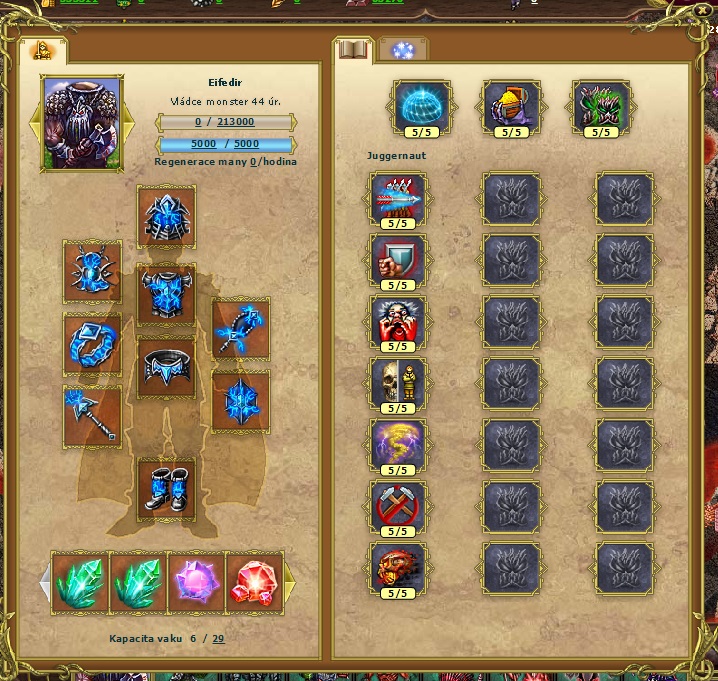
Task: Pick the purple gem in the bag
Action: tap(196, 579)
